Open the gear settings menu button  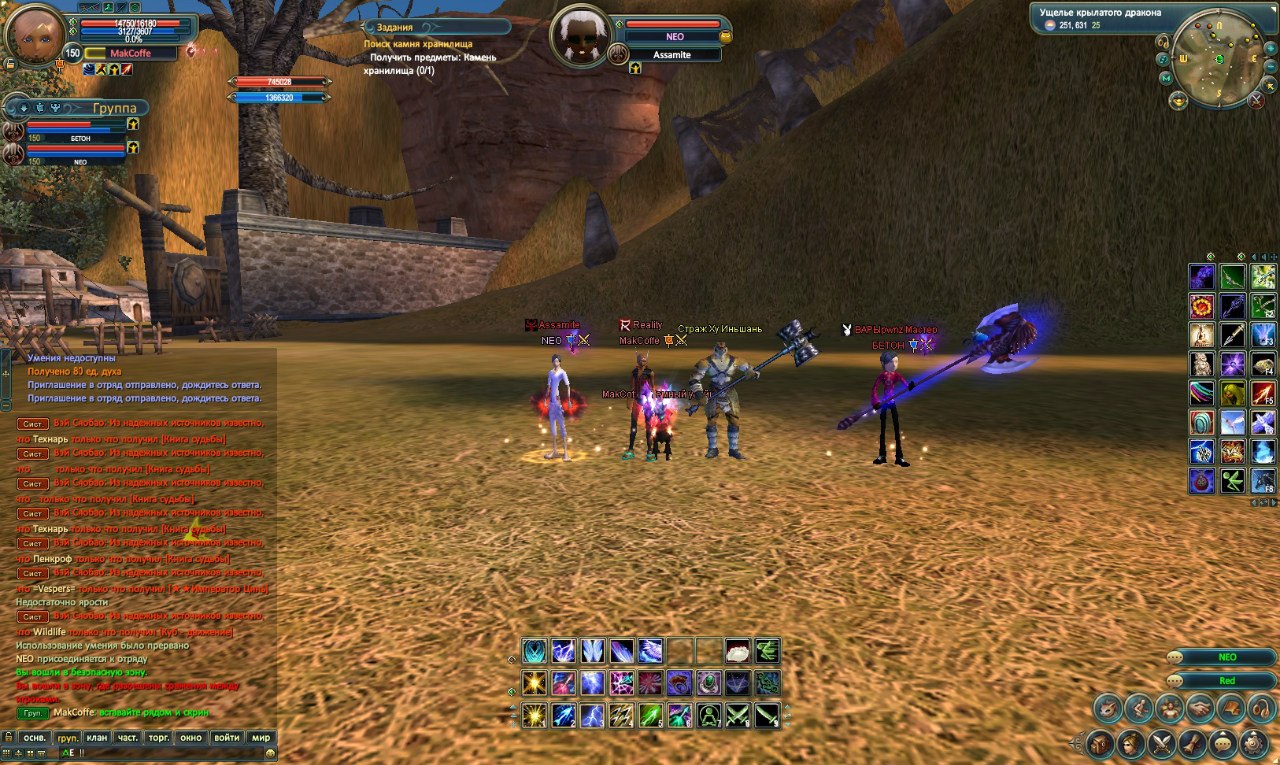pyautogui.click(x=1254, y=744)
